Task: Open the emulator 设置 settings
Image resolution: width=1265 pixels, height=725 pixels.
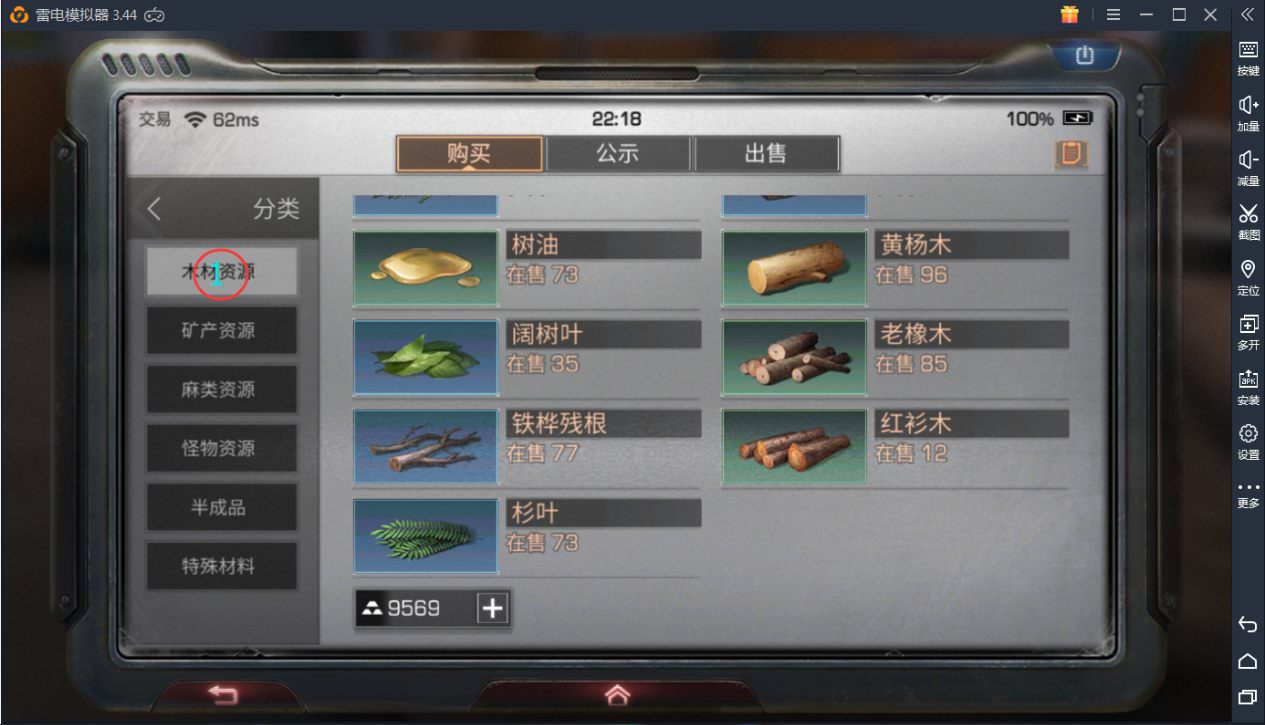Action: pos(1248,440)
